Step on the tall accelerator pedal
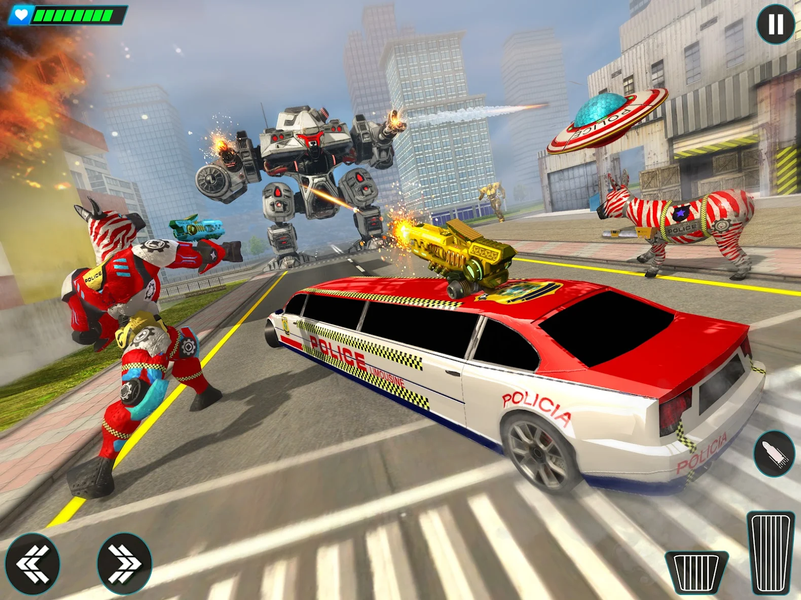Screen dimensions: 801x600 [x=771, y=552]
